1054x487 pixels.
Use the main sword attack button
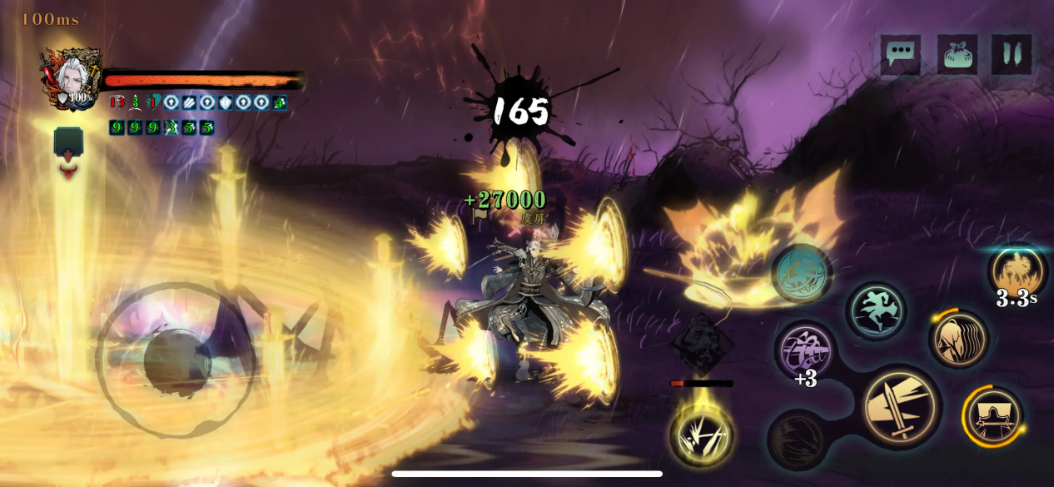tap(901, 407)
